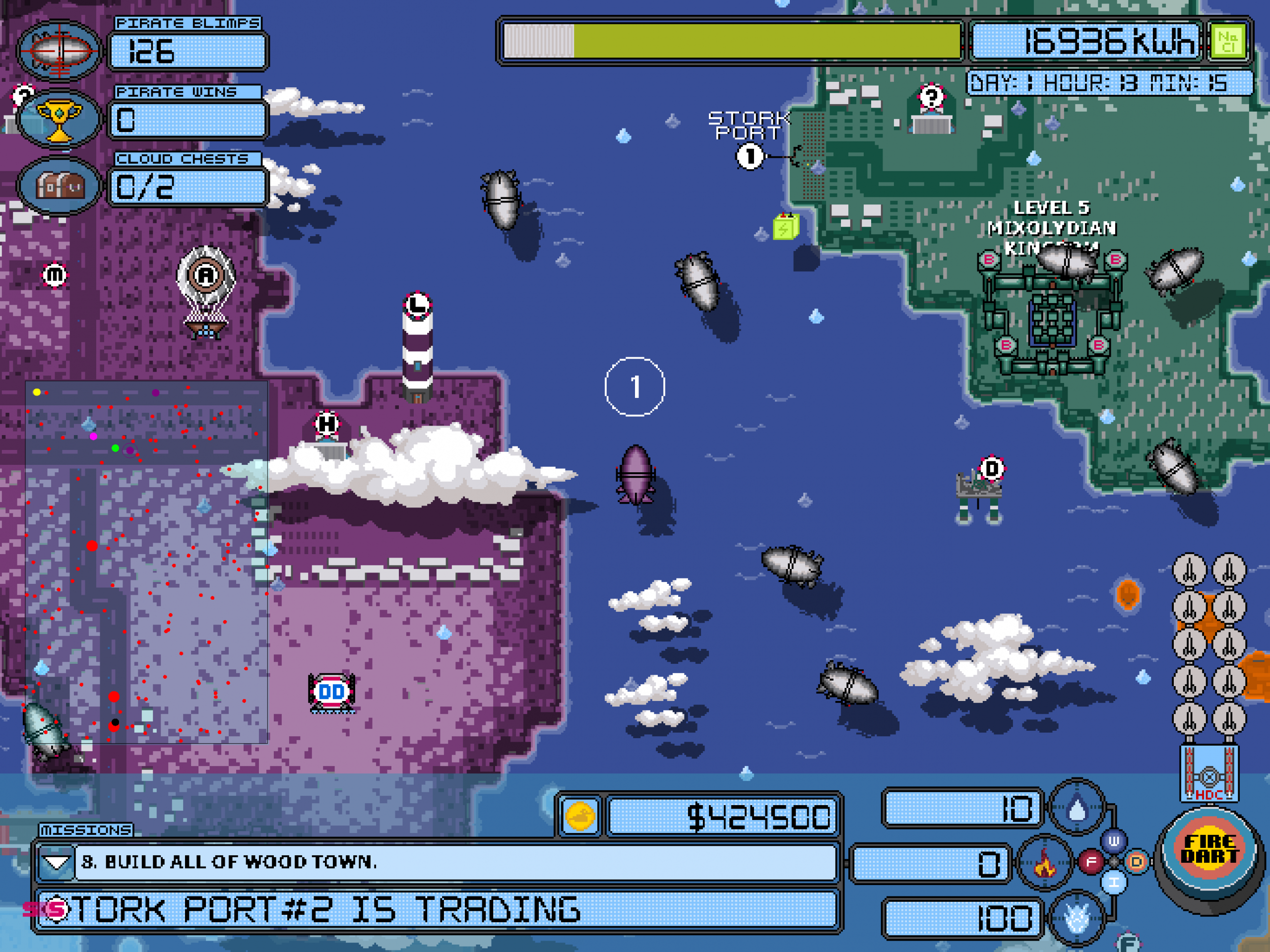Click the ice crystal ammo icon

coord(1077,918)
